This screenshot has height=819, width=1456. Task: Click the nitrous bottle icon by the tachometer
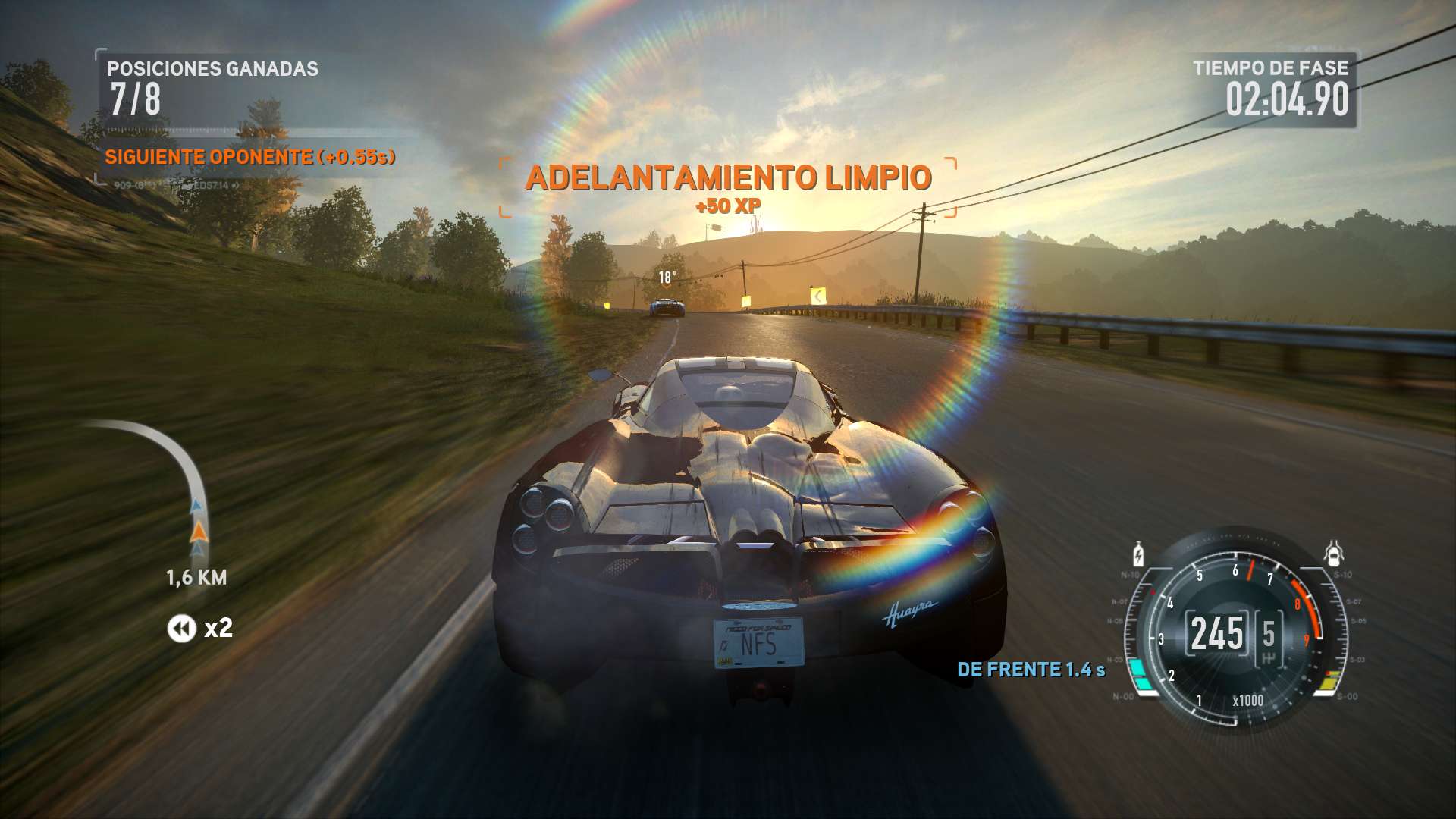(x=1138, y=554)
